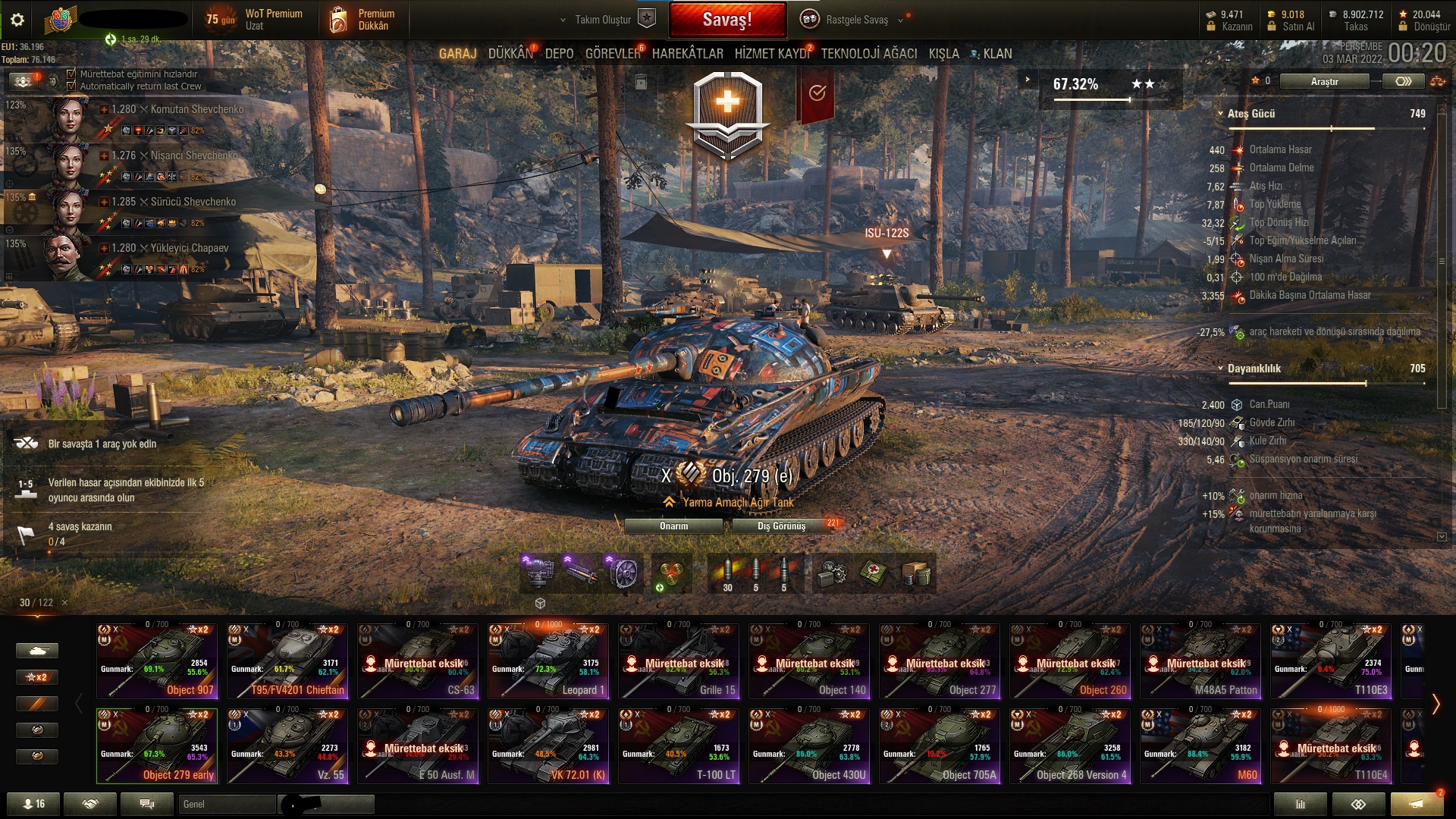Click Takım Oluştur to create platoon
The height and width of the screenshot is (819, 1456).
pos(604,20)
